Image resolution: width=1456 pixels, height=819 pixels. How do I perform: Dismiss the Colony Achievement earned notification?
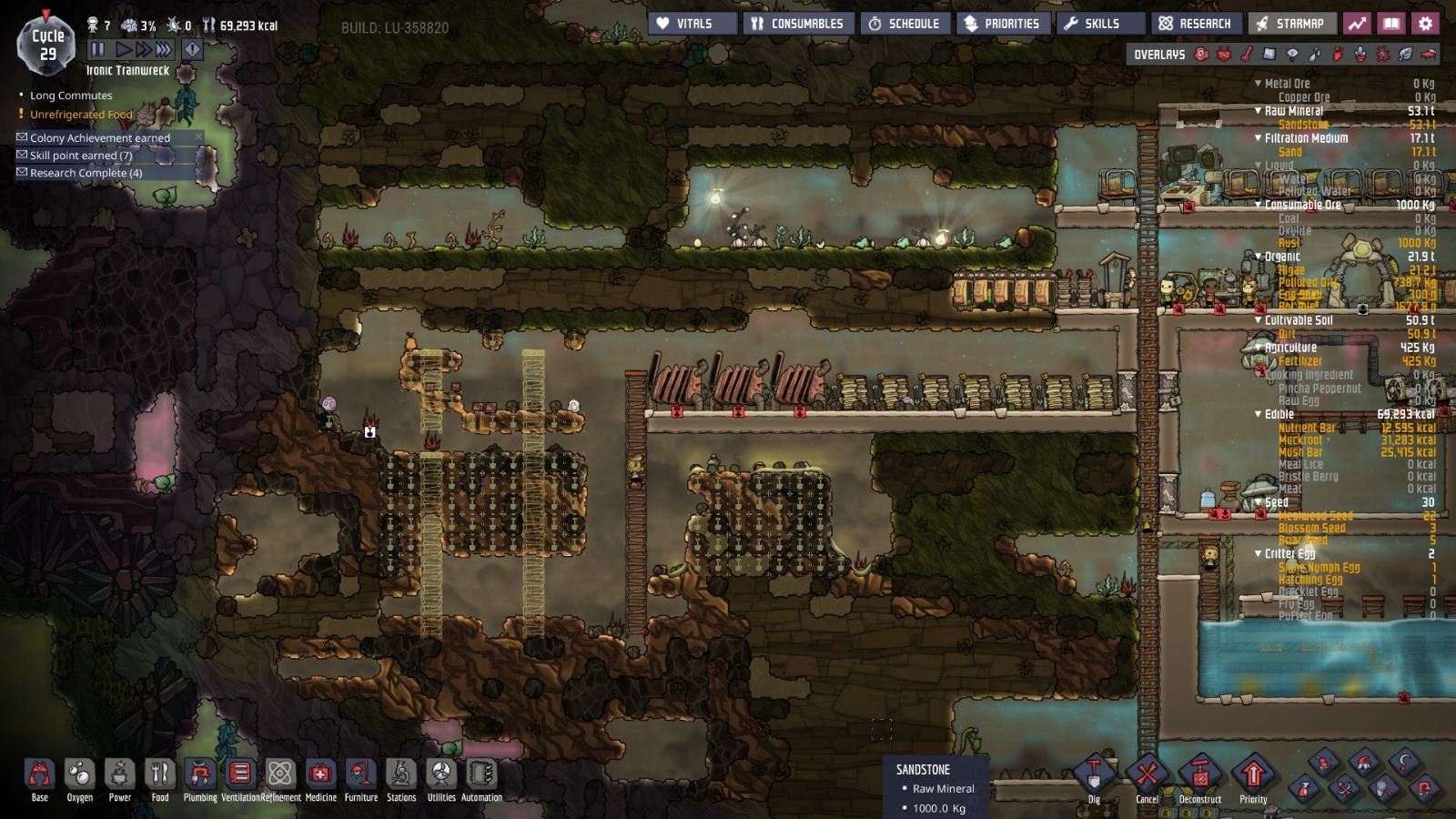198,137
